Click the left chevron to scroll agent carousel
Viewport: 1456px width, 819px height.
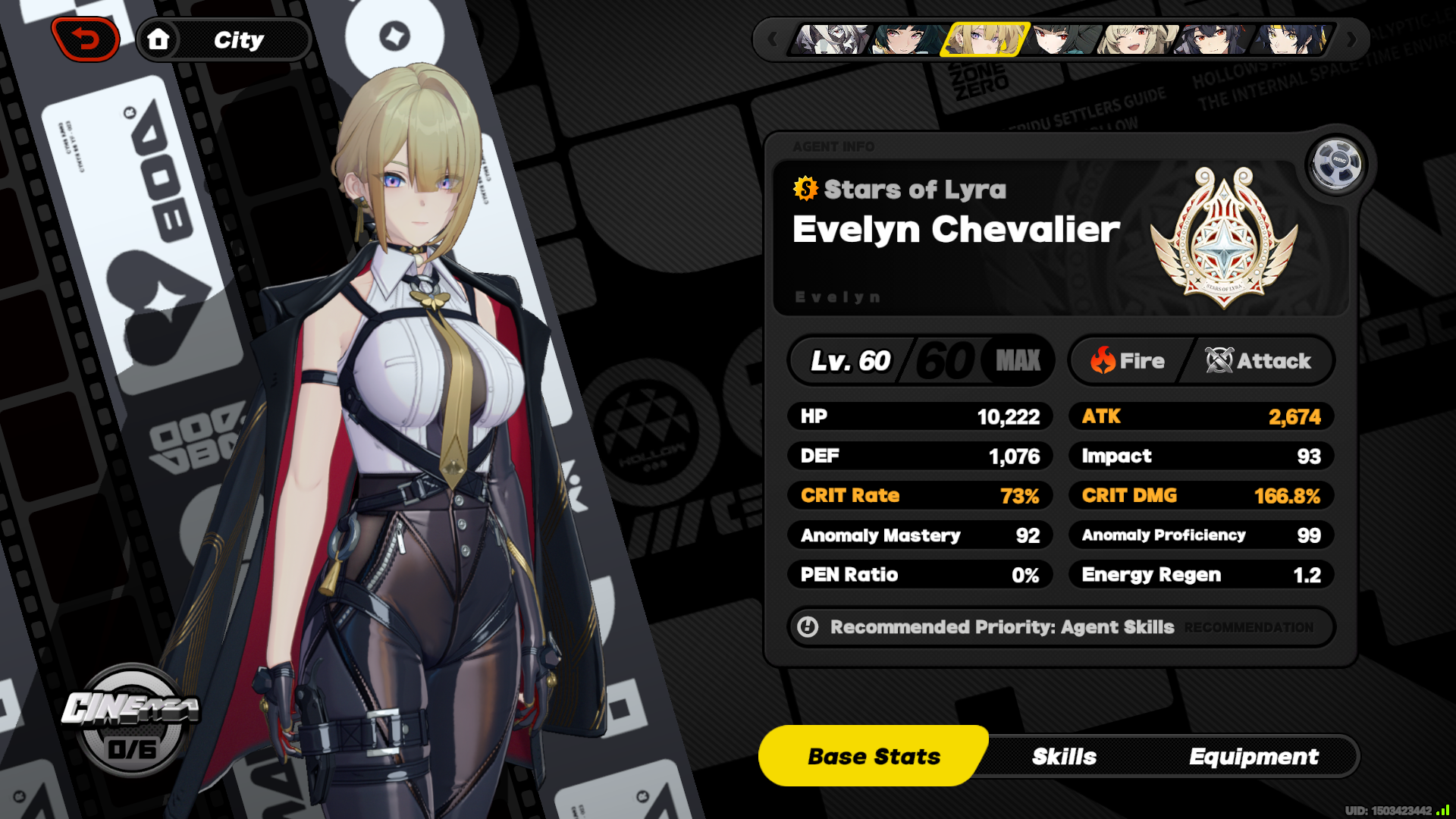tap(771, 42)
